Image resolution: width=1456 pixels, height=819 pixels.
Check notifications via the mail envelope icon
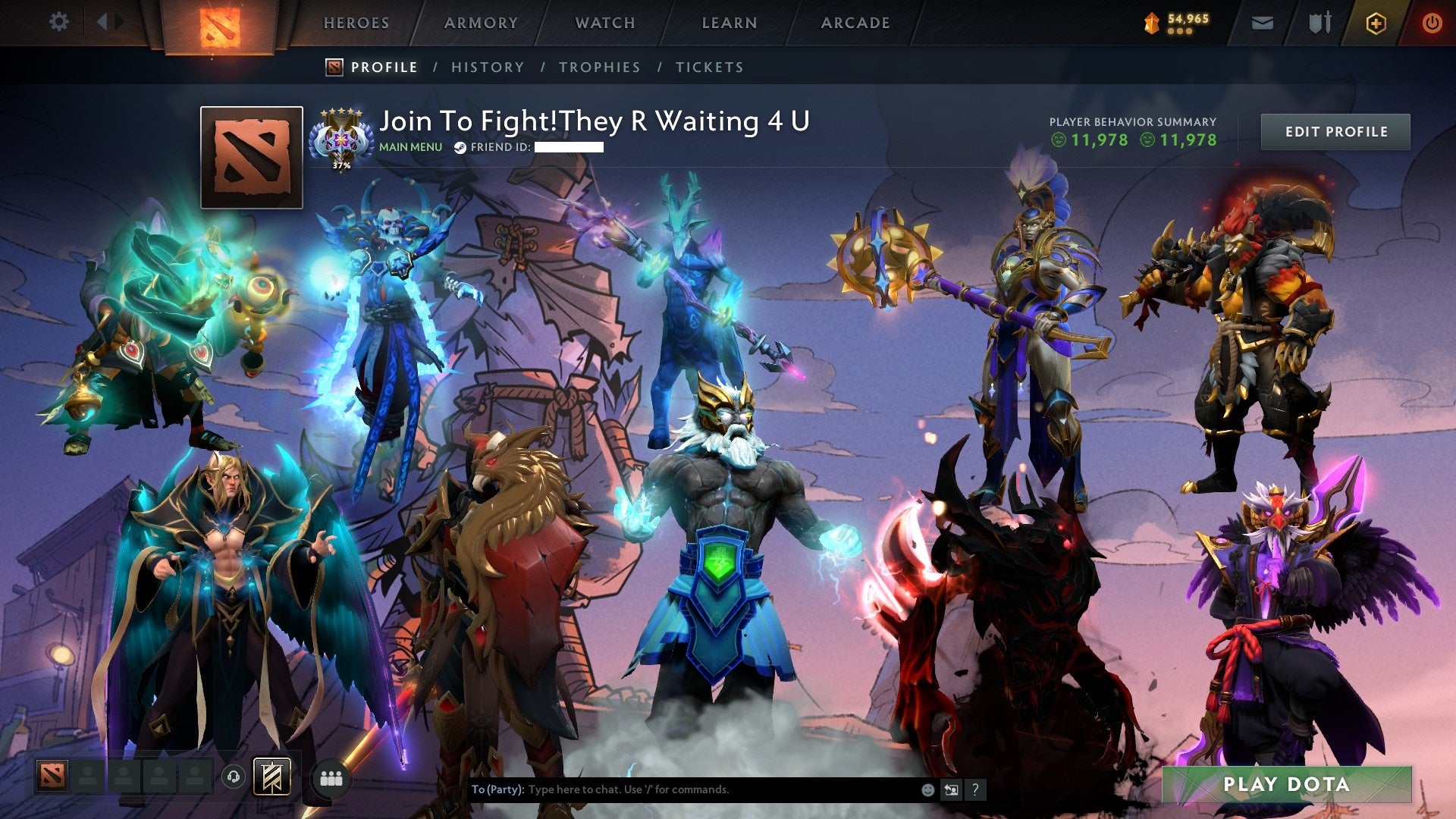click(1263, 23)
